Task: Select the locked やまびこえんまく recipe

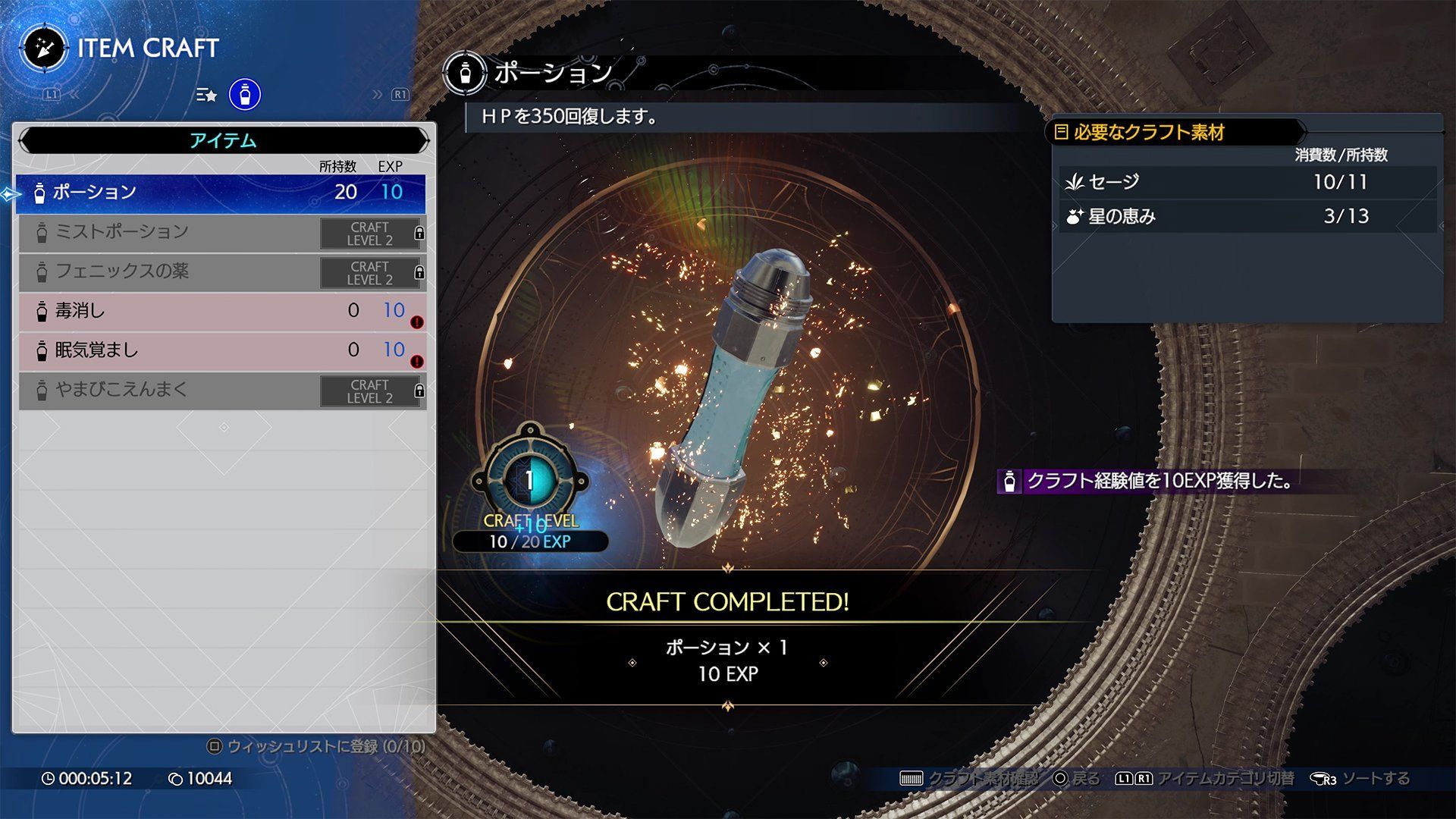Action: [x=220, y=390]
